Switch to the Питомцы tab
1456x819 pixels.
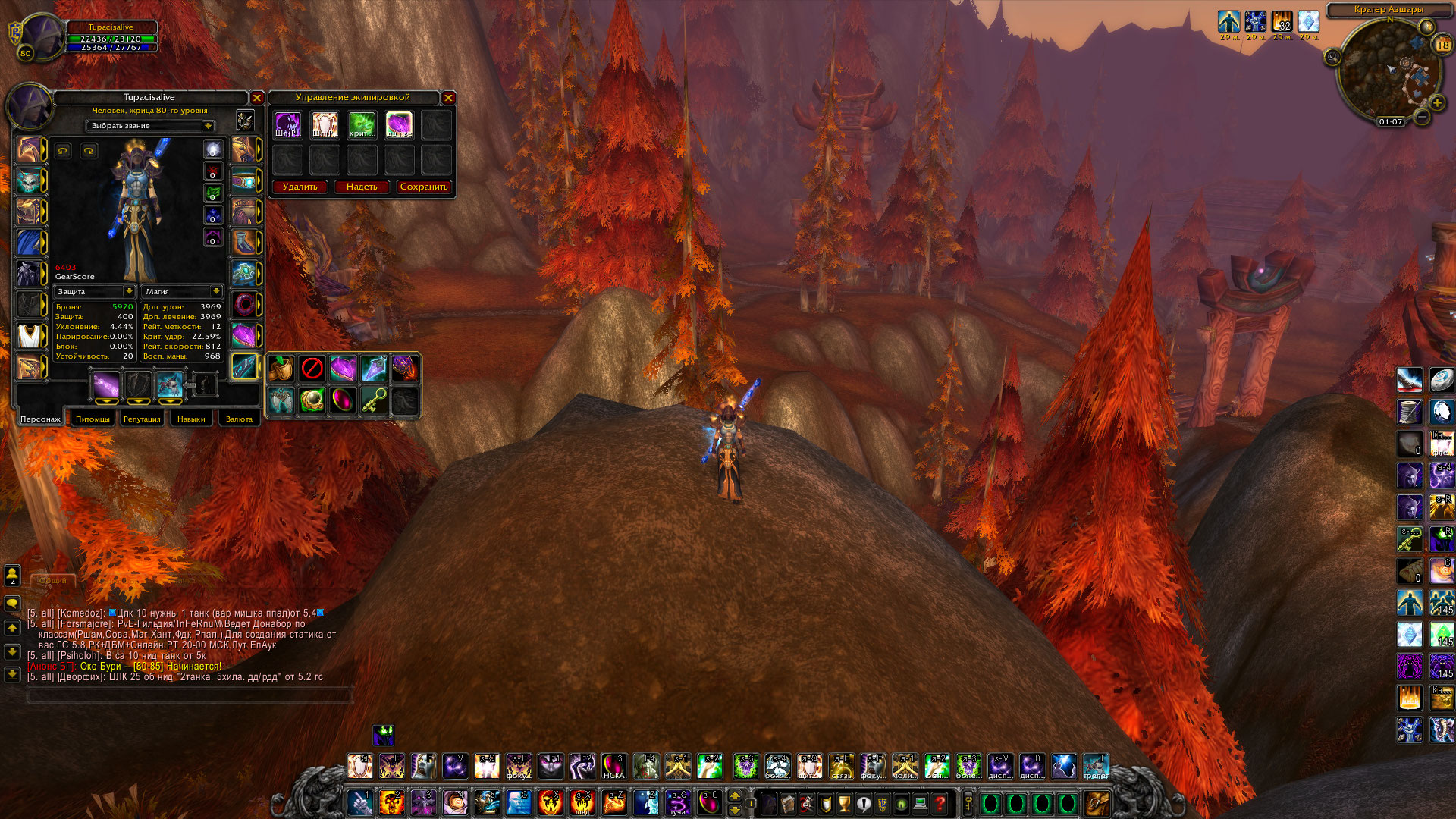(x=93, y=419)
